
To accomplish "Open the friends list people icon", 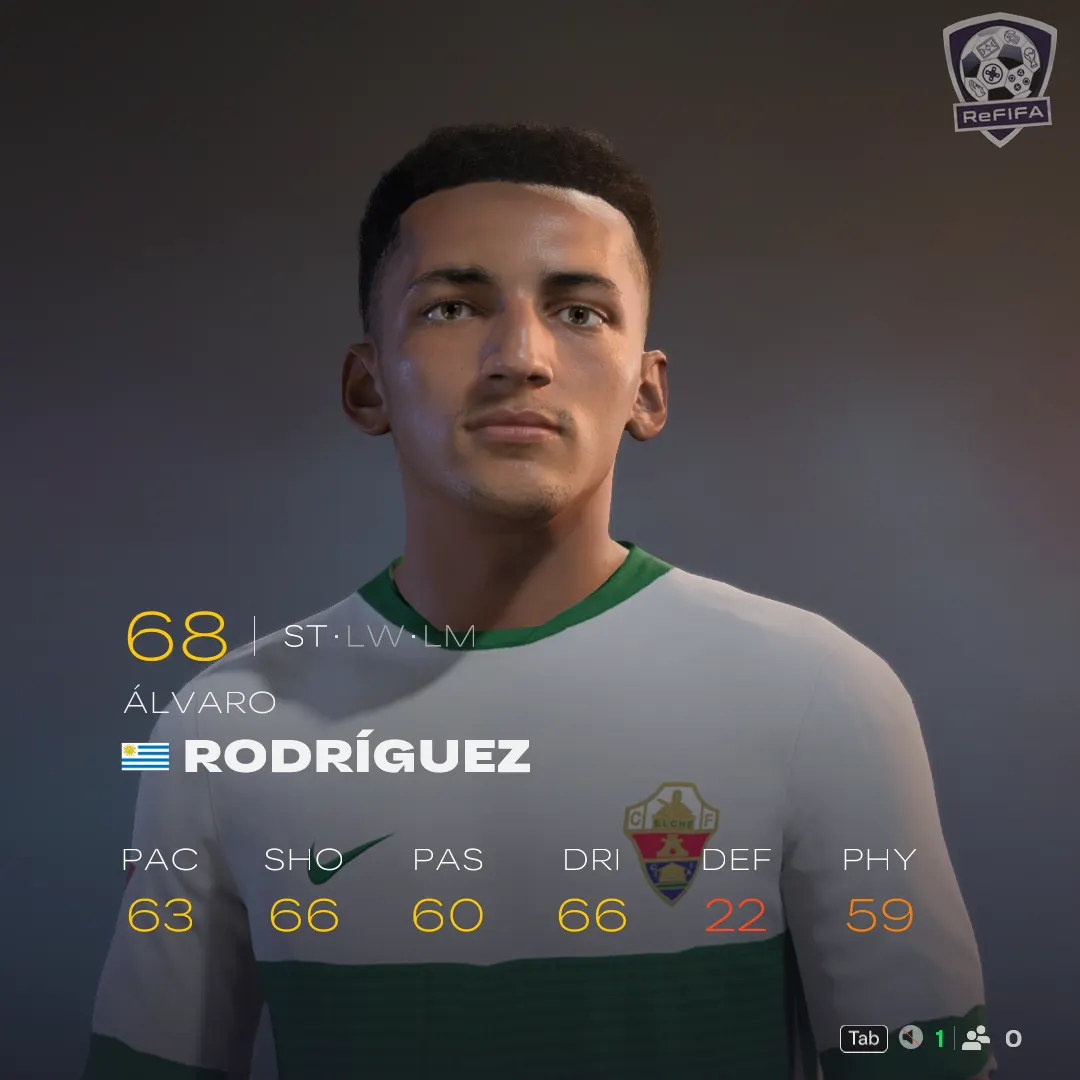I will pos(975,1038).
